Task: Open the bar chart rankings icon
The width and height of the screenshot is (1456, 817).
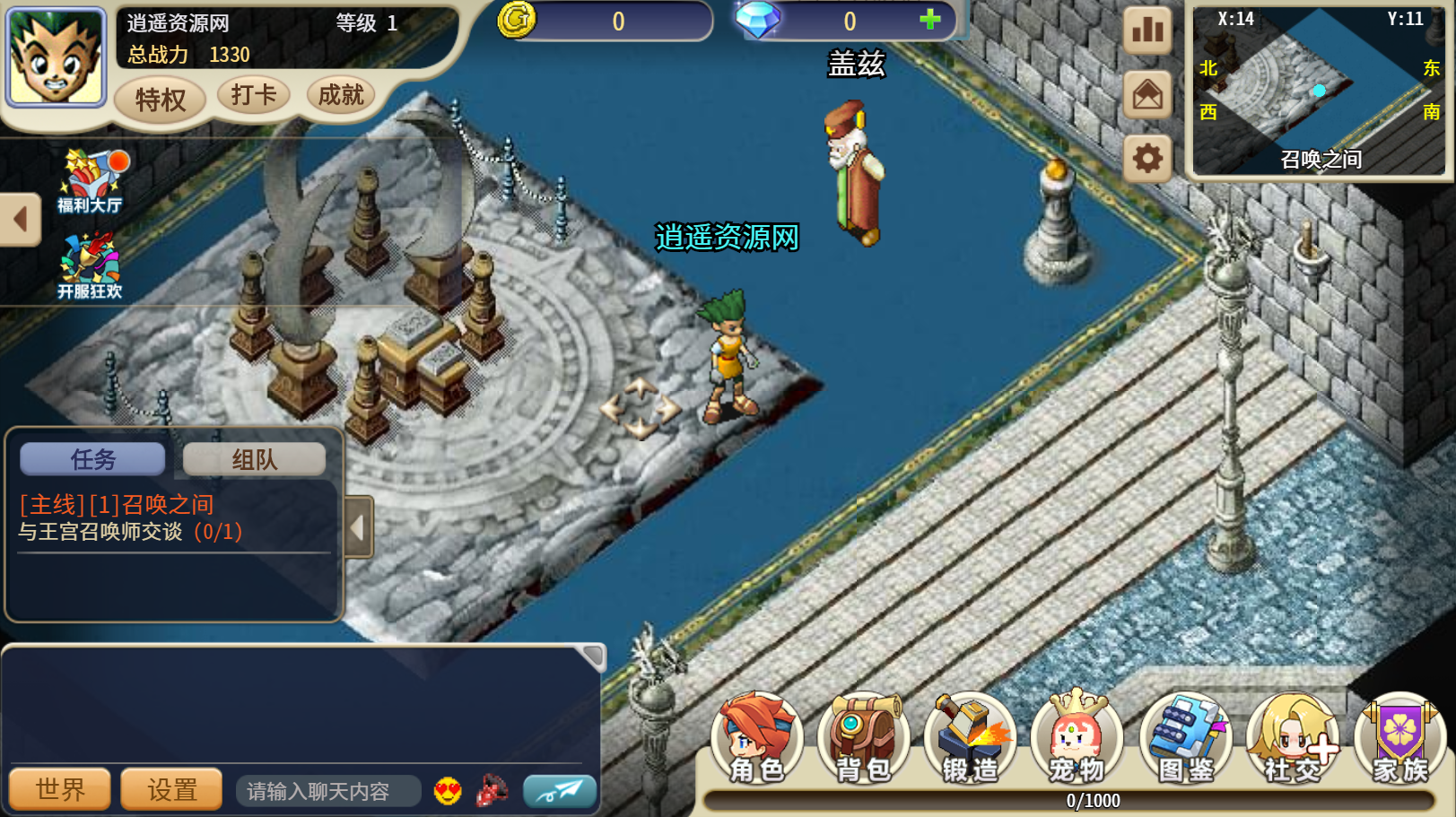Action: coord(1147,30)
